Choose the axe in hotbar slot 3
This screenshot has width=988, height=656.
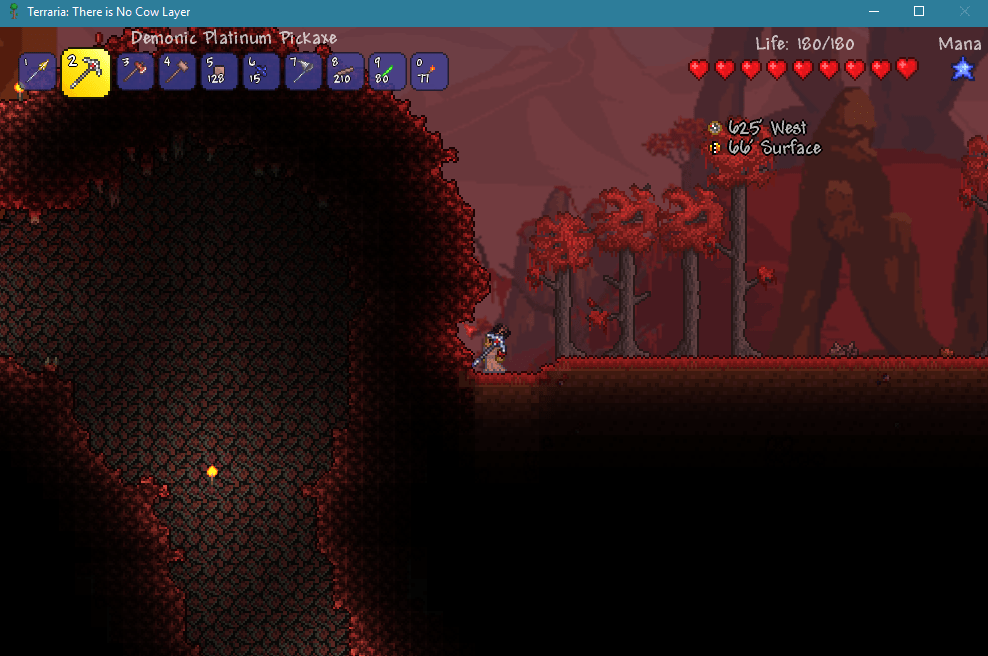135,72
